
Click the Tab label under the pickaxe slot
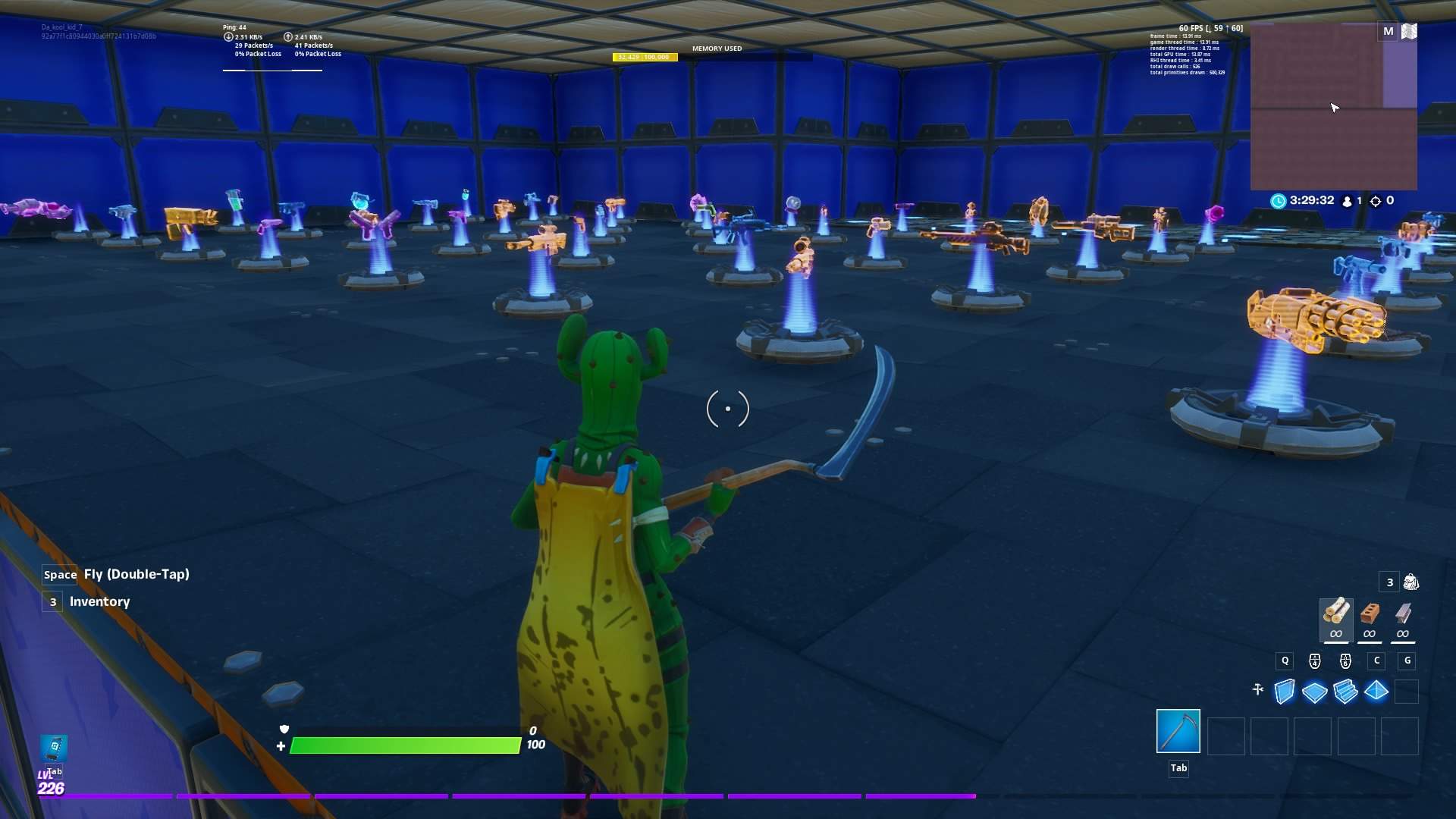(x=1179, y=767)
